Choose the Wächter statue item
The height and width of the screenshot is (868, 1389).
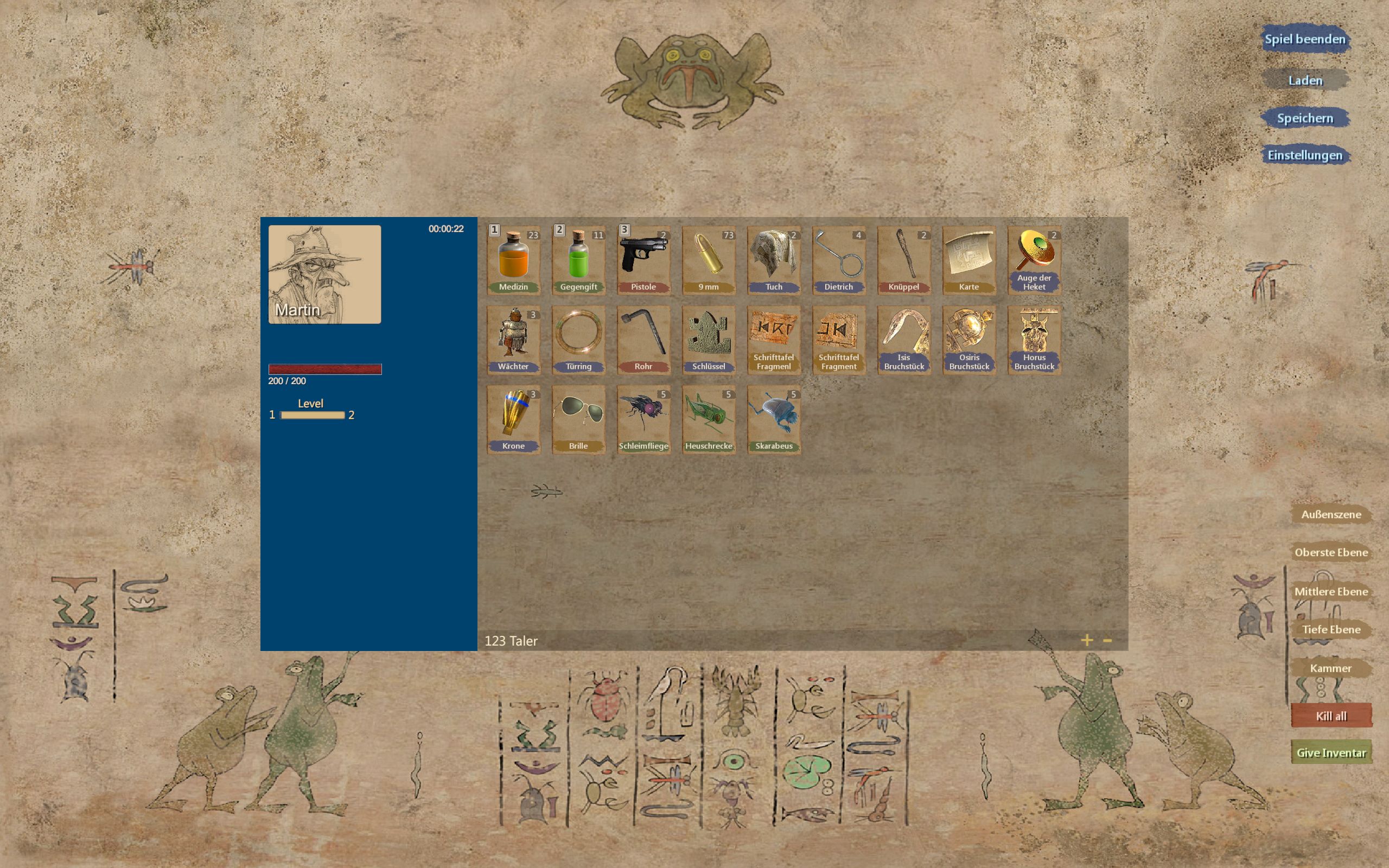point(513,340)
